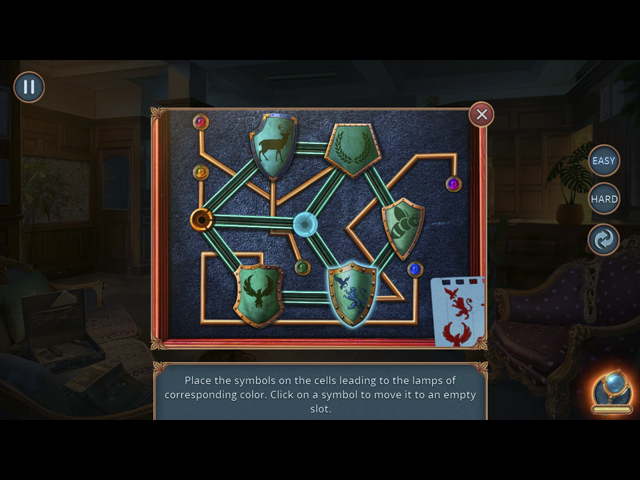This screenshot has width=640, height=480.
Task: Select the bee symbol shield
Action: click(x=402, y=226)
